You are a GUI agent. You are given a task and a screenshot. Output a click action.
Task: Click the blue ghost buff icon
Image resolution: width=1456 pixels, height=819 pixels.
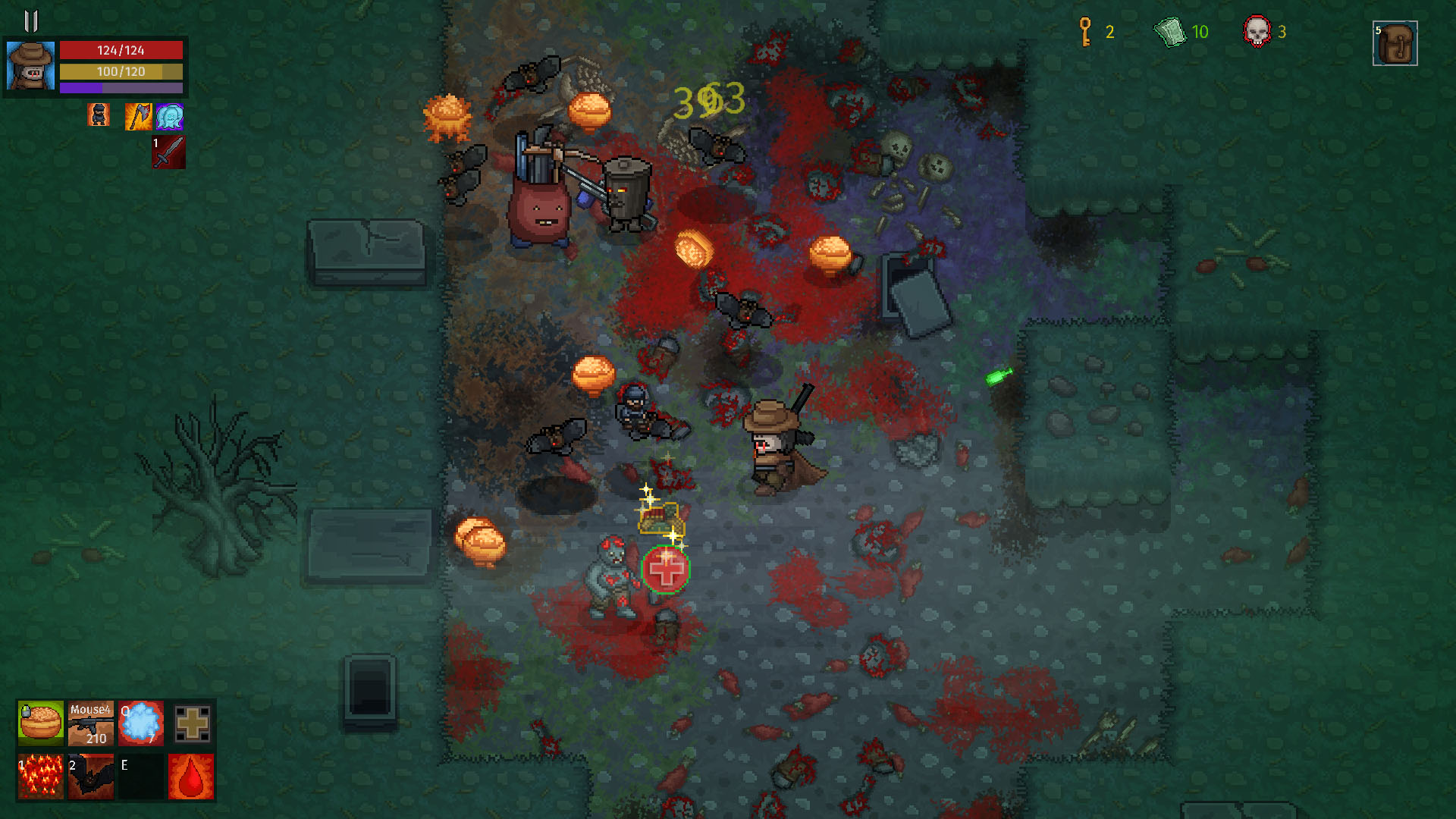coord(169,117)
